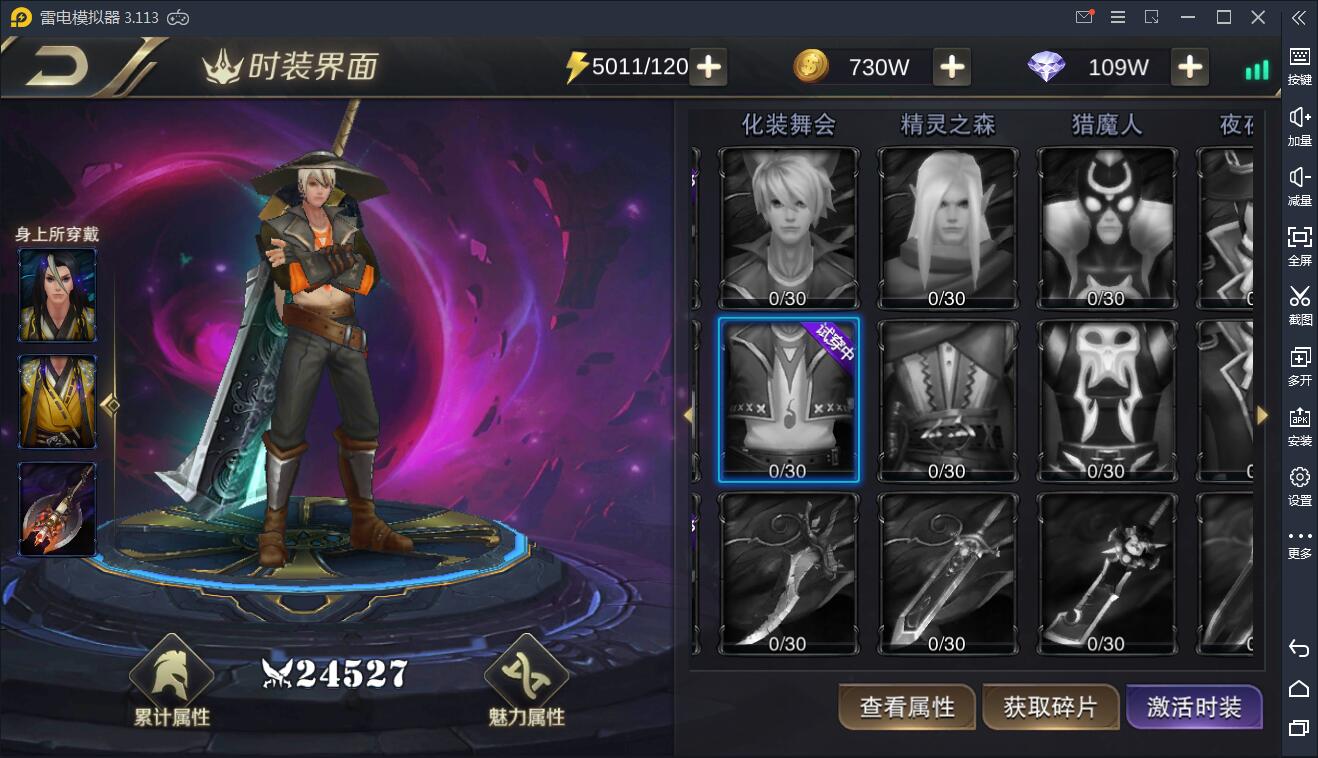Click the left yellow arrow beside costume grid
The width and height of the screenshot is (1318, 758).
(x=689, y=415)
